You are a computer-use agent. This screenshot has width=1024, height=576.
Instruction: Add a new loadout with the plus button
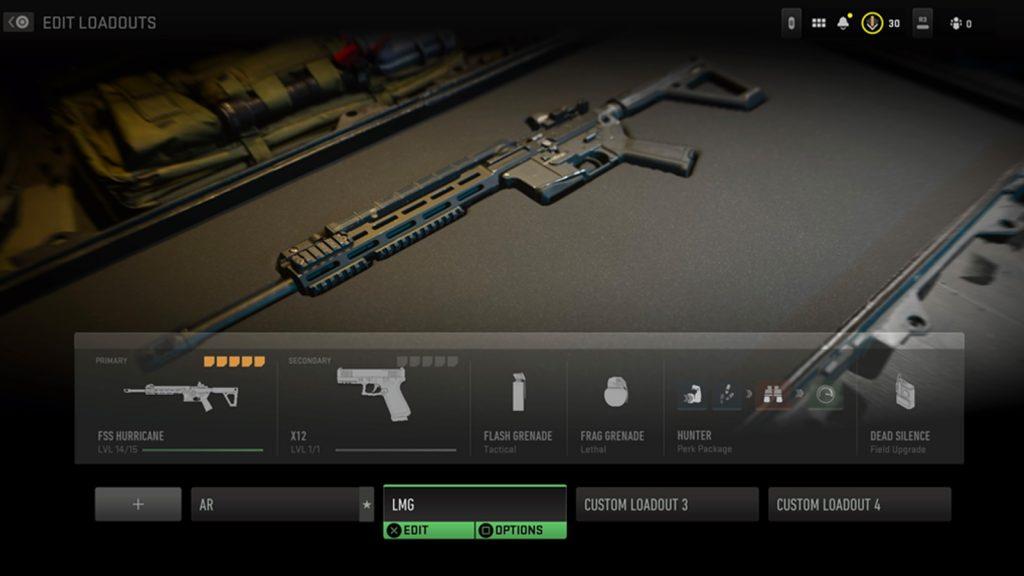coord(138,504)
